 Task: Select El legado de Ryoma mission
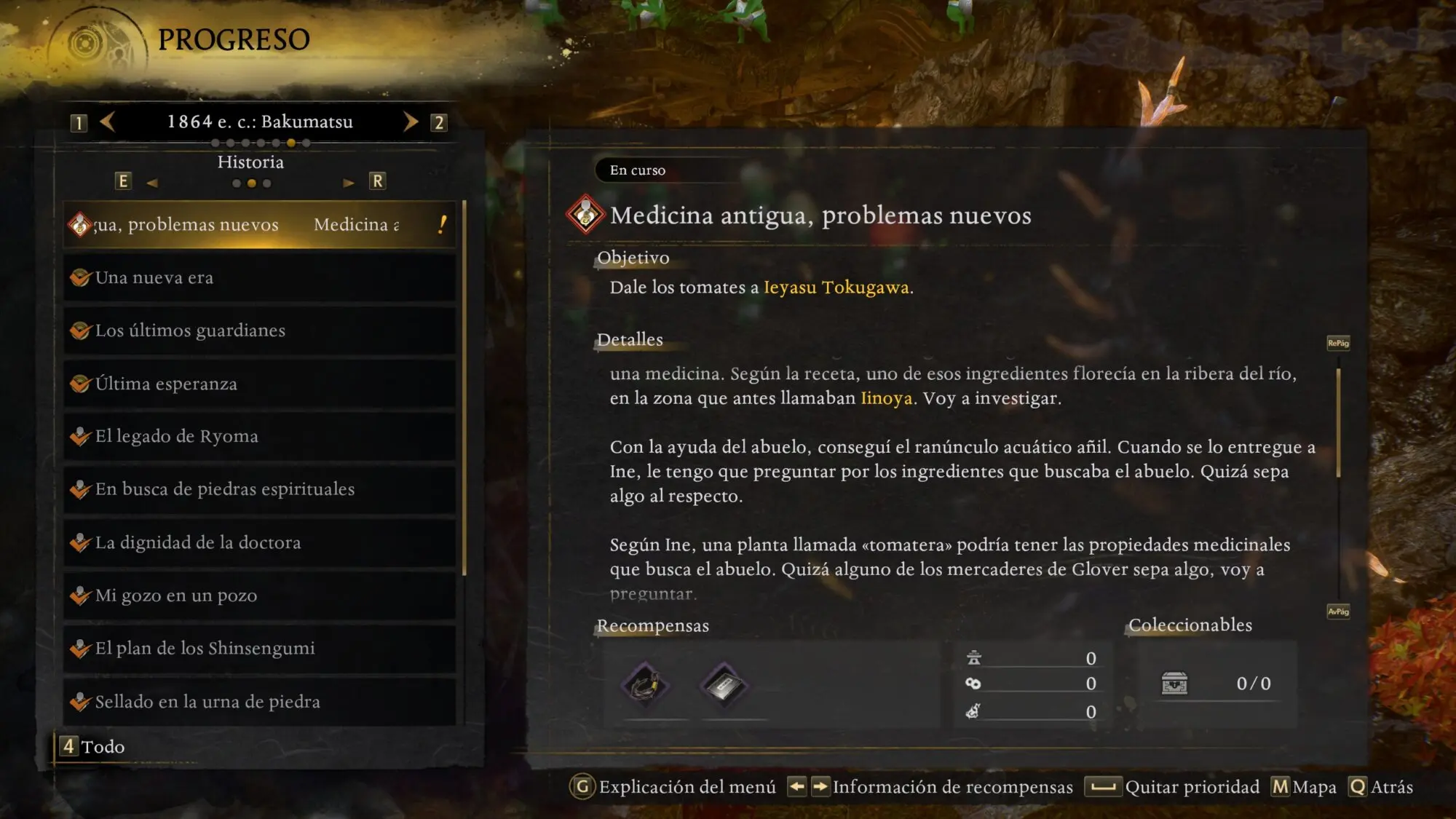(x=259, y=437)
